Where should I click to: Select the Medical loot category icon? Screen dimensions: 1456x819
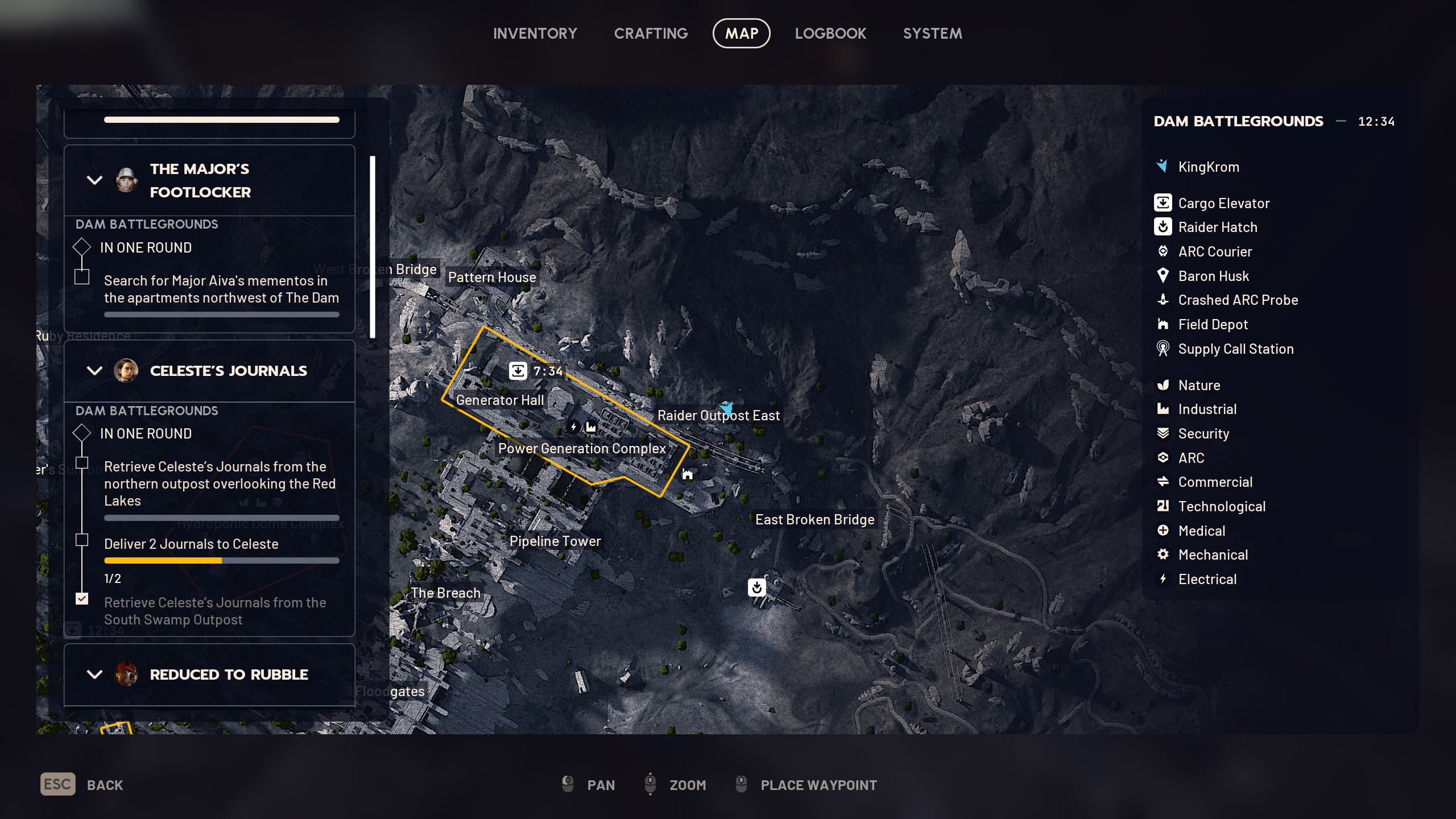[x=1164, y=530]
